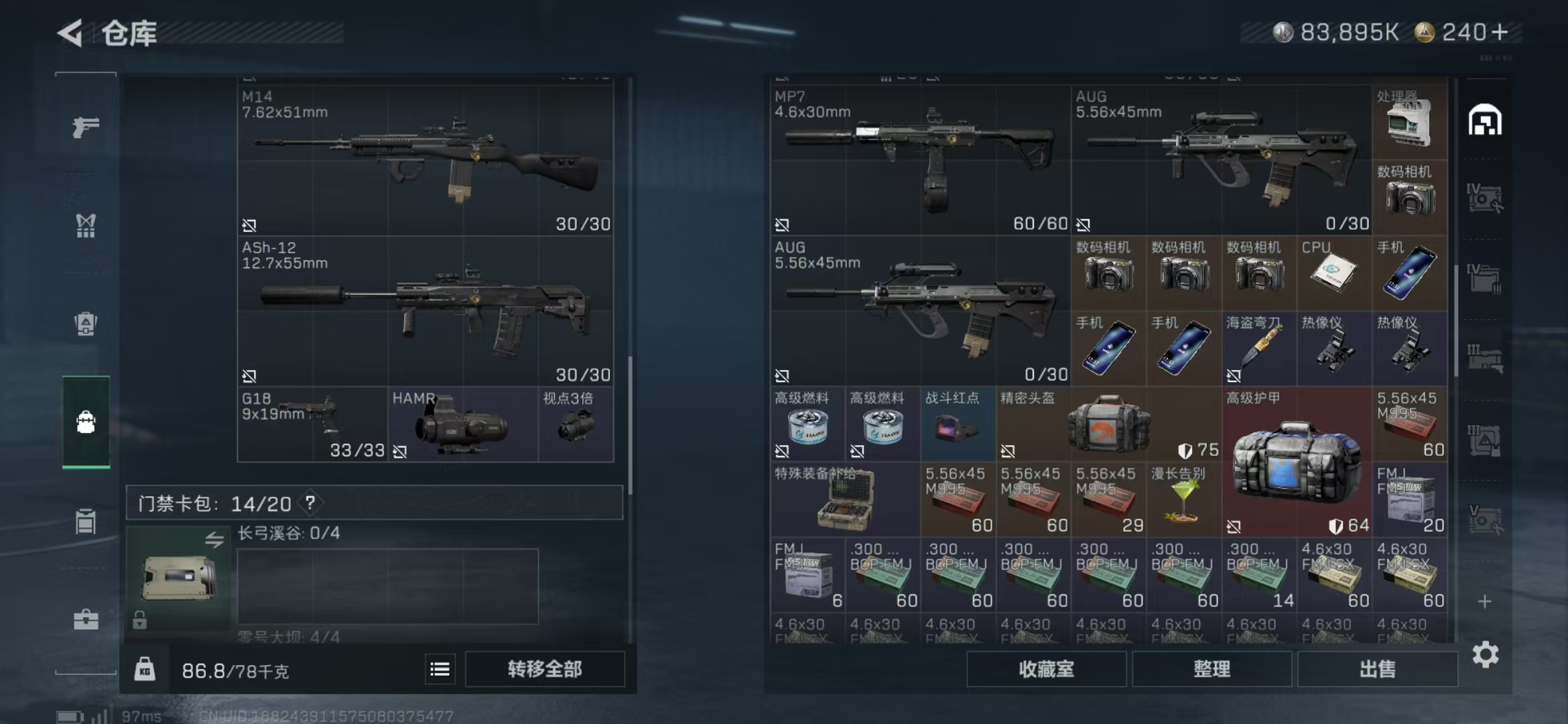Select the MP7 submachine gun
This screenshot has height=724, width=1568.
[919, 161]
